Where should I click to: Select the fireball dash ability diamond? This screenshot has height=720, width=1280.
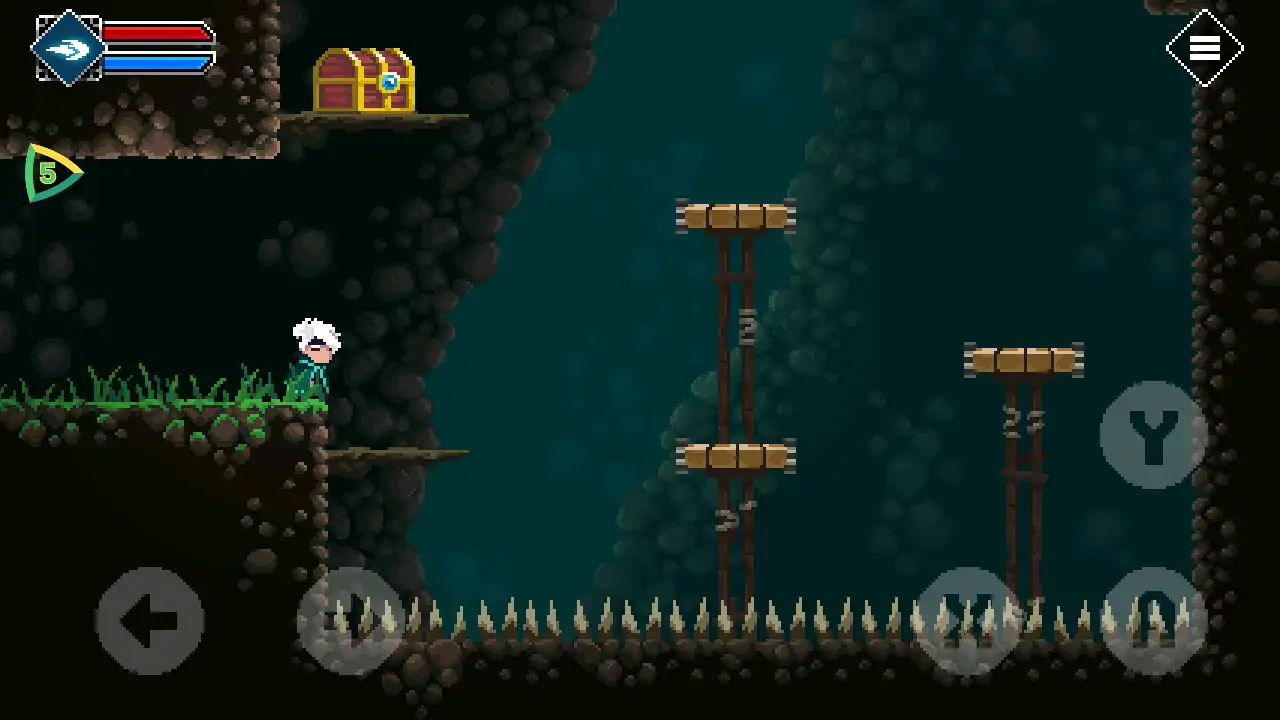pos(68,48)
